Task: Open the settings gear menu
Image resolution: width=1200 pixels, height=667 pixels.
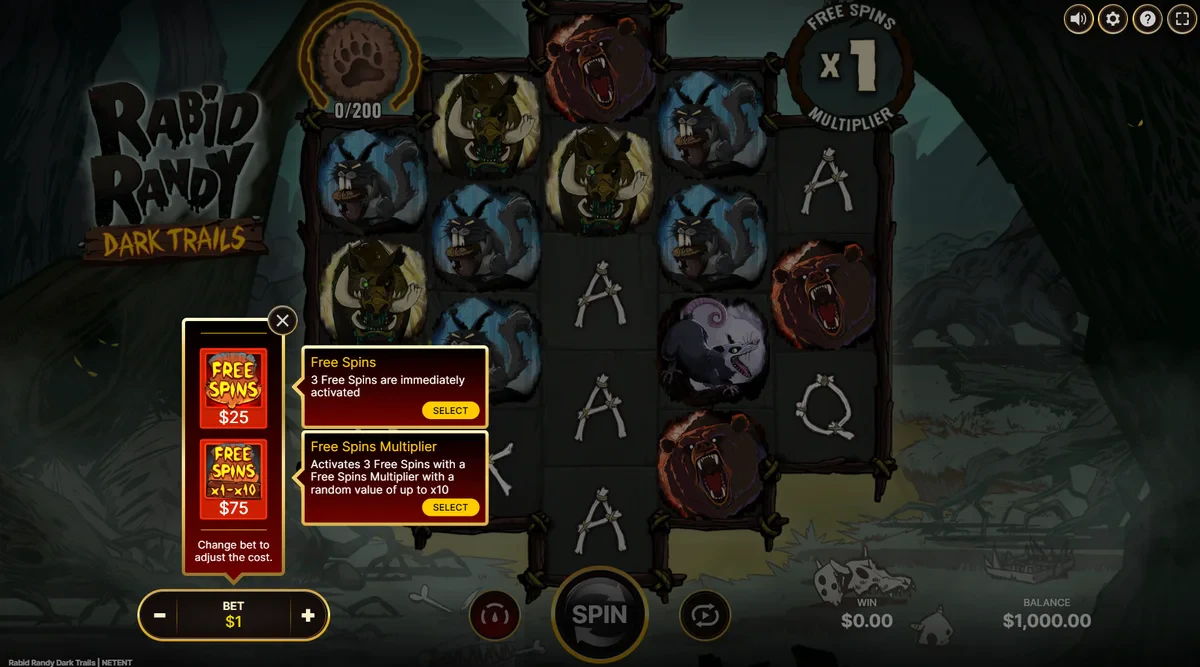Action: tap(1113, 18)
